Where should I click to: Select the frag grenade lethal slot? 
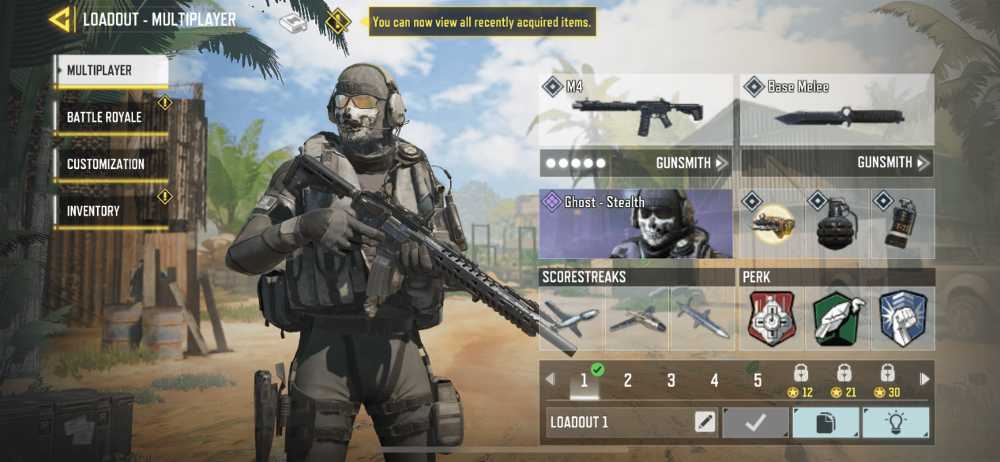pyautogui.click(x=838, y=224)
